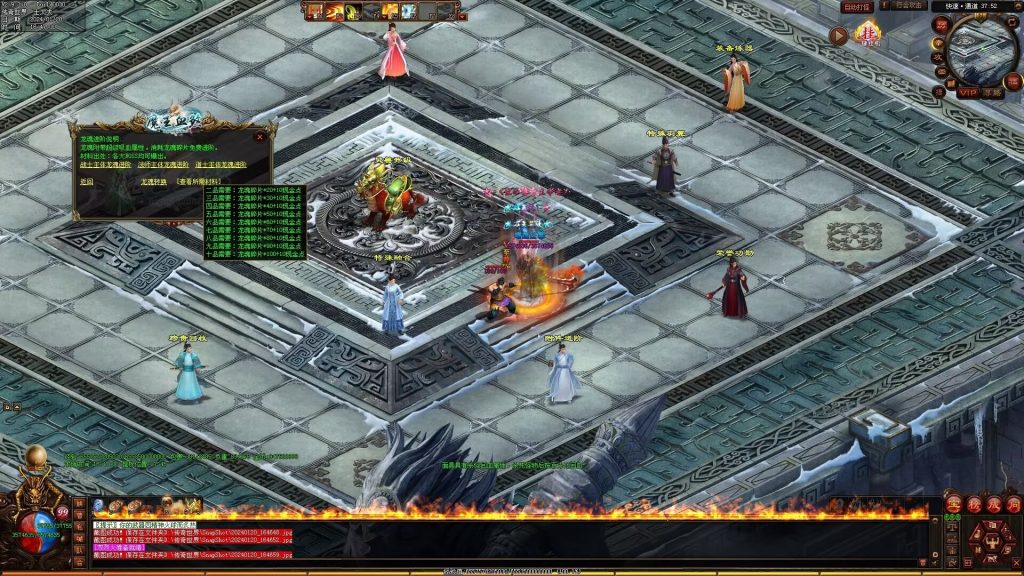1024x576 pixels.
Task: Open the VIP button below the minimap
Action: [x=967, y=92]
